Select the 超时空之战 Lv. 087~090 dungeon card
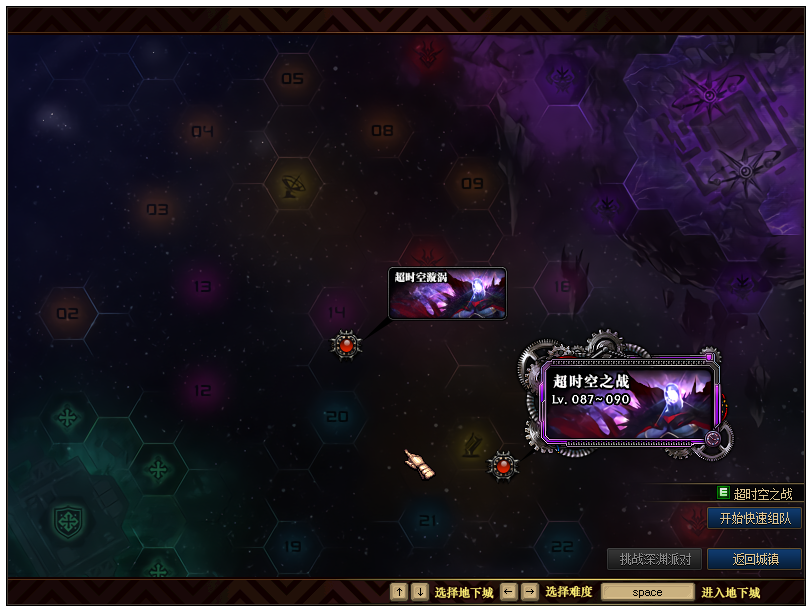 click(630, 402)
